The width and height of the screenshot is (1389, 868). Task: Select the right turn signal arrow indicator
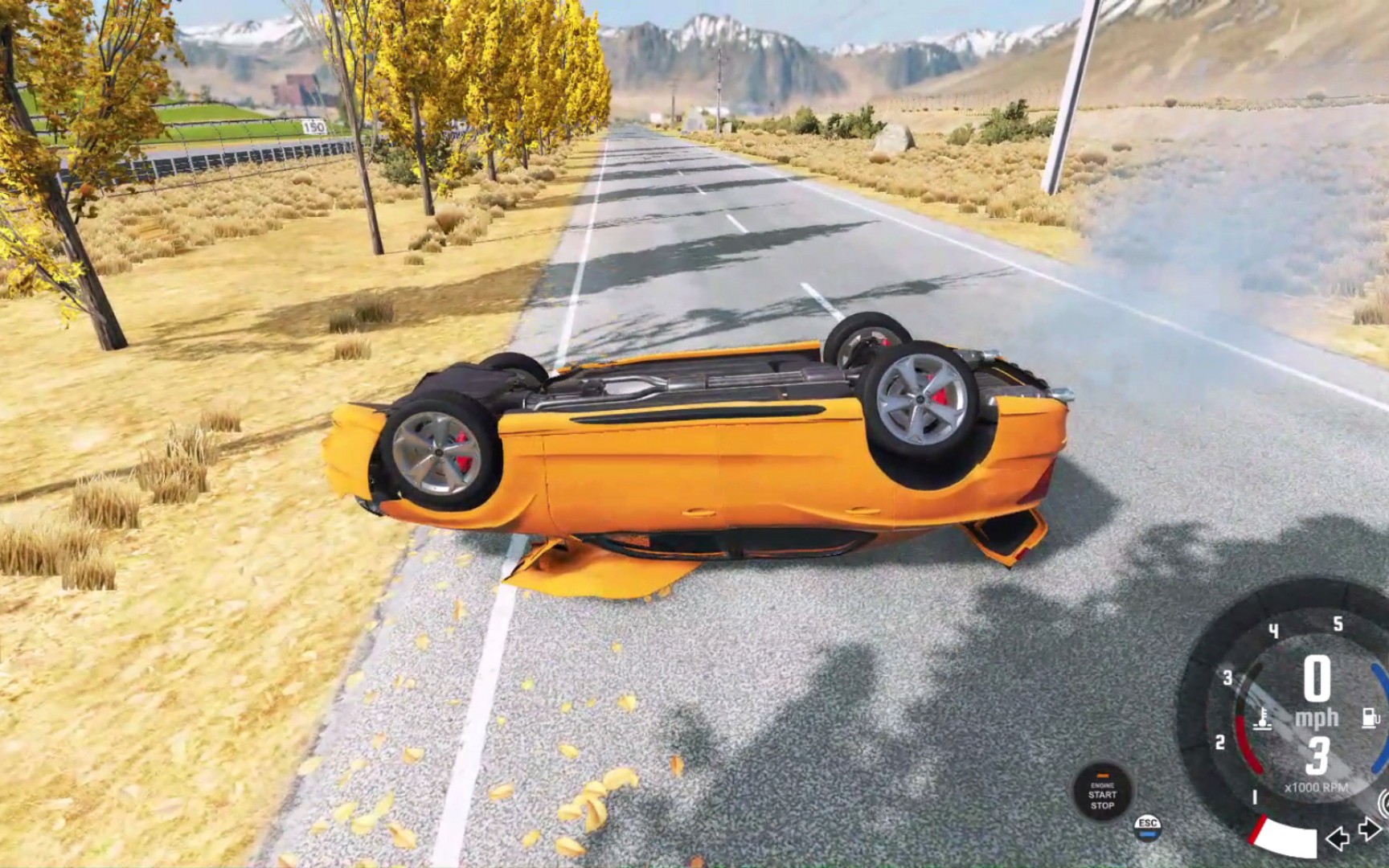(x=1369, y=829)
